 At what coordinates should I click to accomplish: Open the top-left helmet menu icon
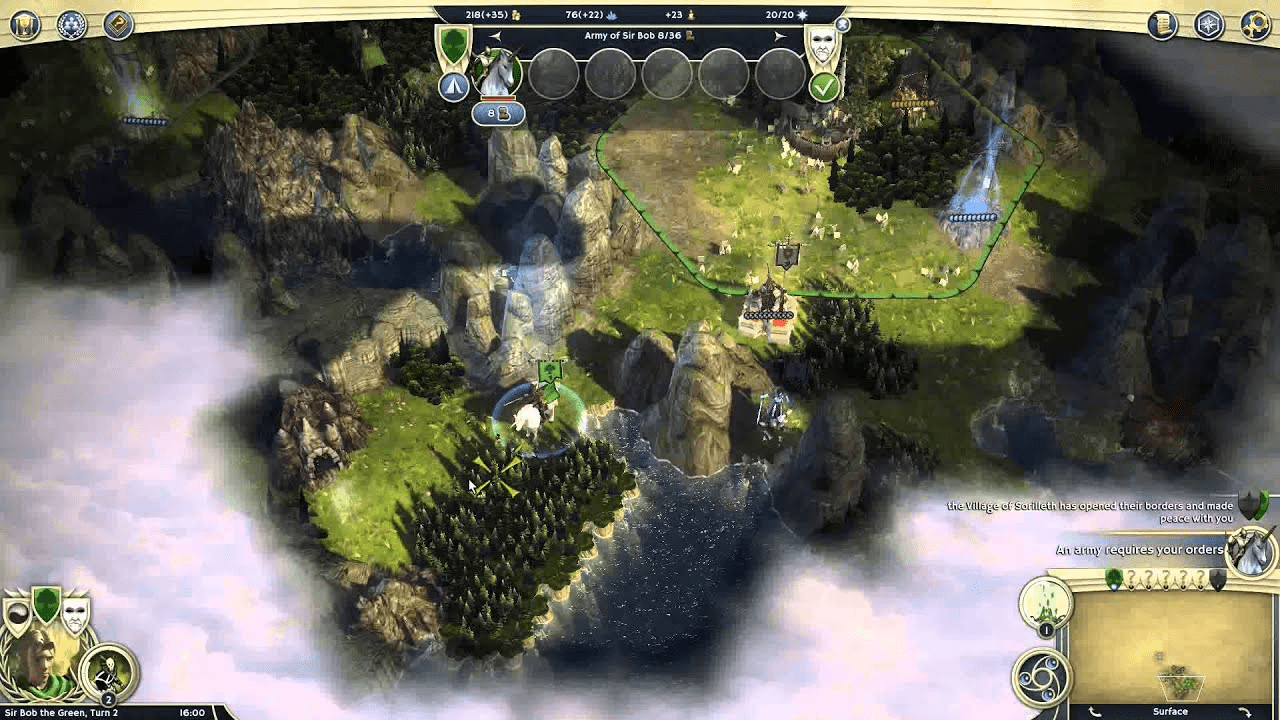tap(25, 25)
